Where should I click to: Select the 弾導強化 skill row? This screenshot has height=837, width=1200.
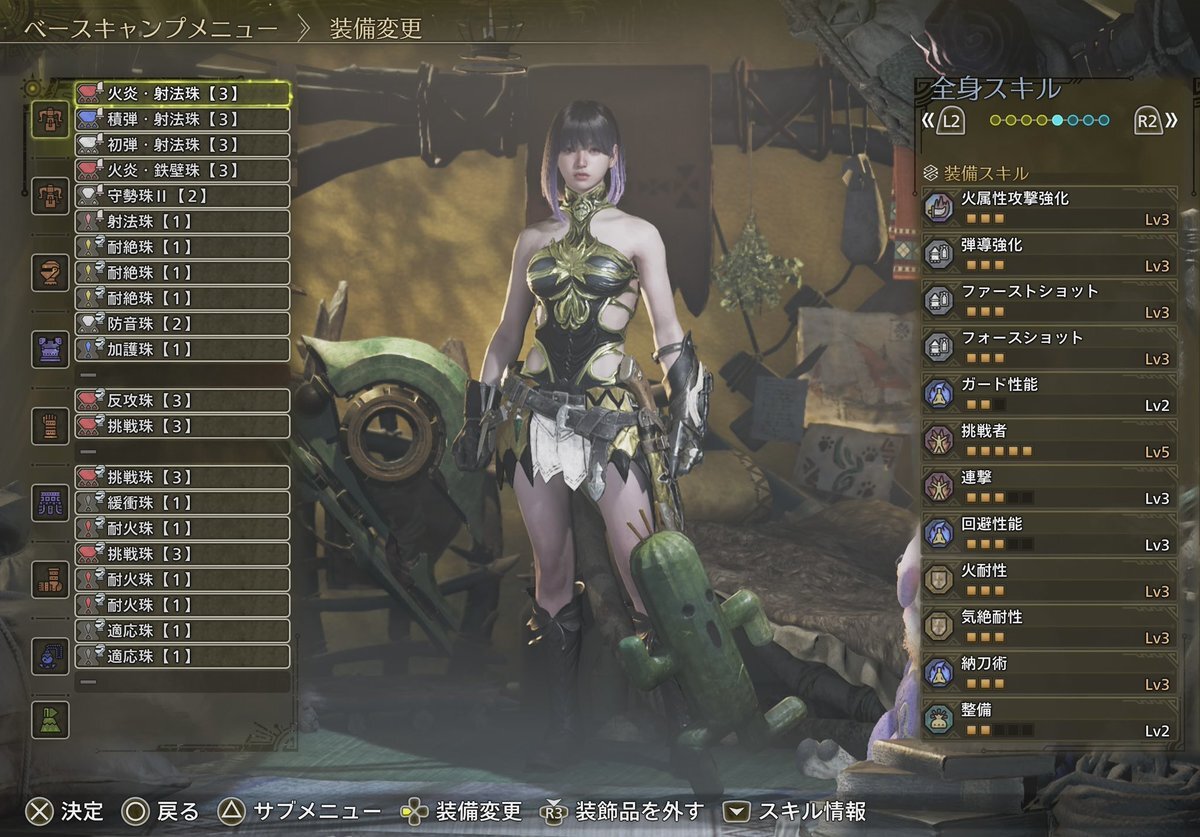coord(1048,254)
